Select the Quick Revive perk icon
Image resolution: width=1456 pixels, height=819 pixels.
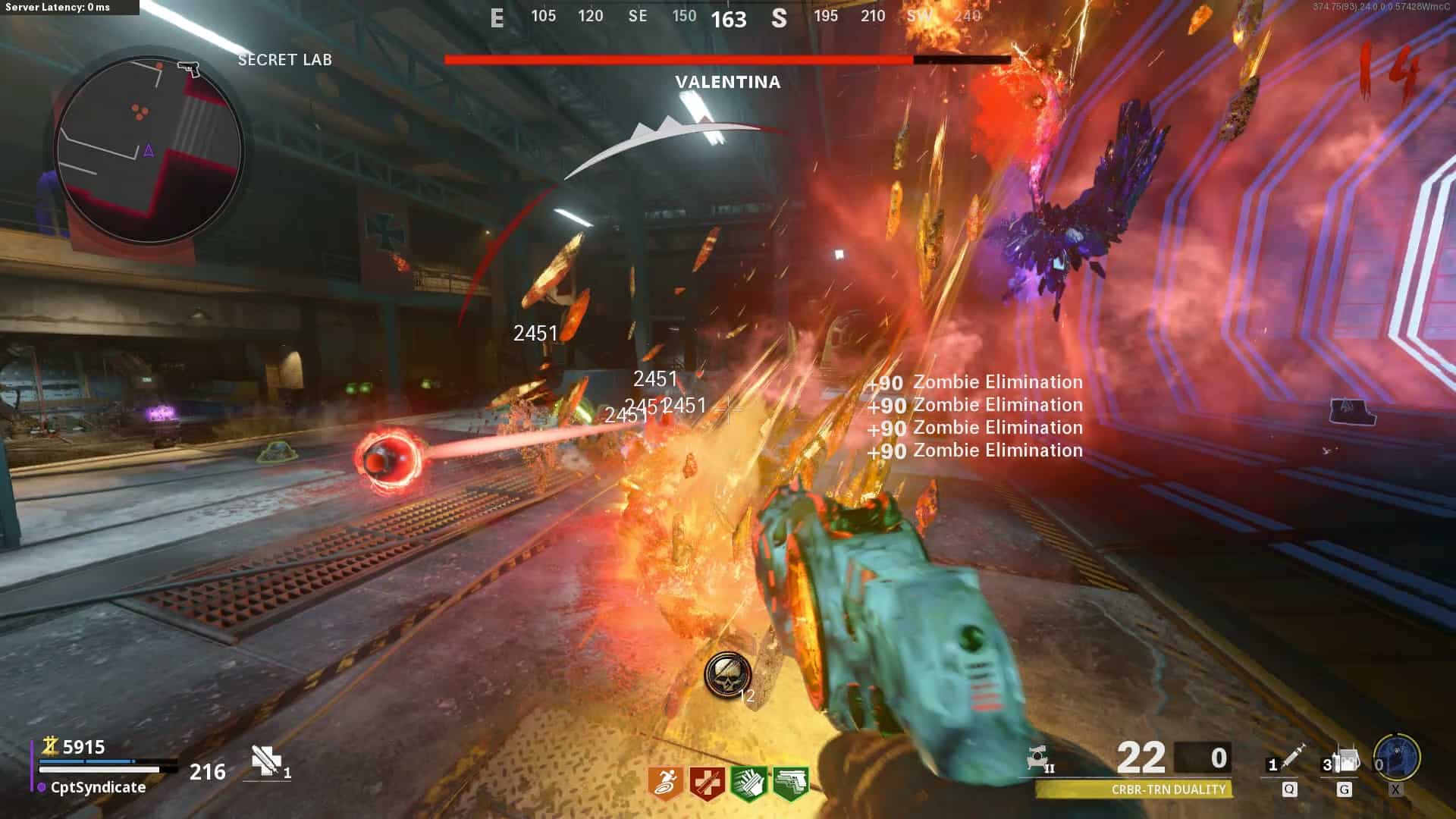click(708, 783)
